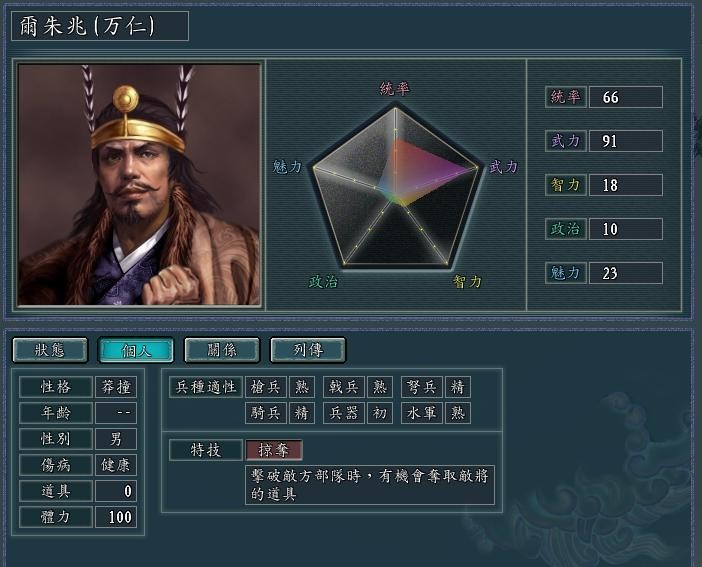Click the 掠奪 special skill box

pyautogui.click(x=273, y=450)
